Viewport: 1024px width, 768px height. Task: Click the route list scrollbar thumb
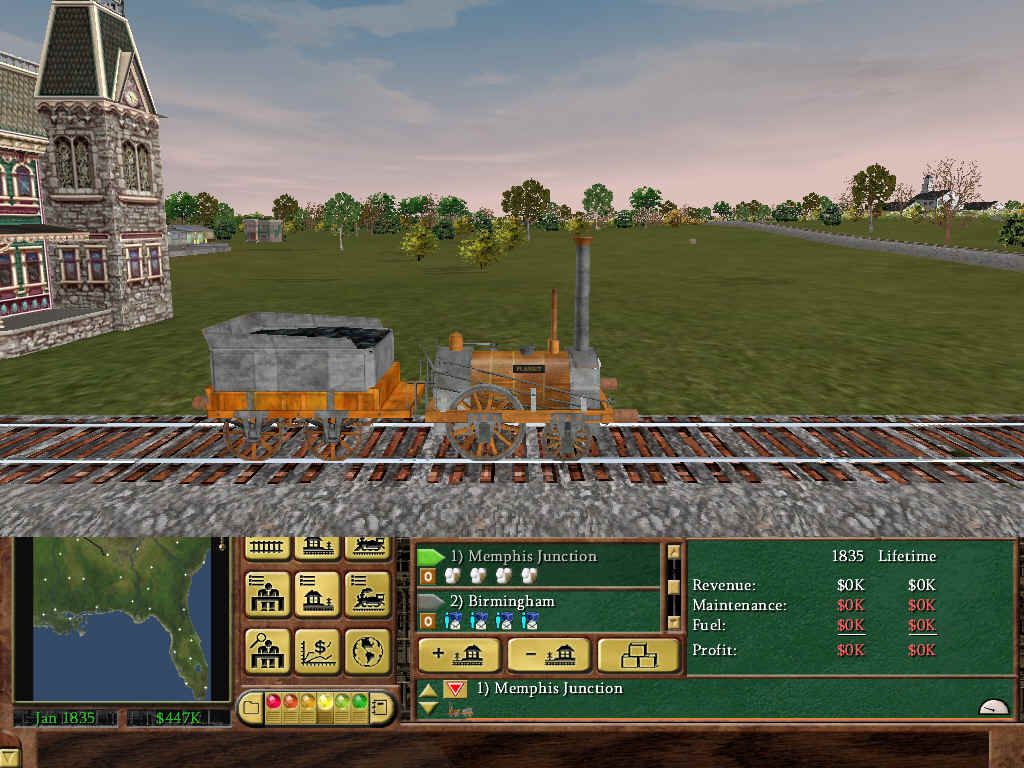[674, 587]
